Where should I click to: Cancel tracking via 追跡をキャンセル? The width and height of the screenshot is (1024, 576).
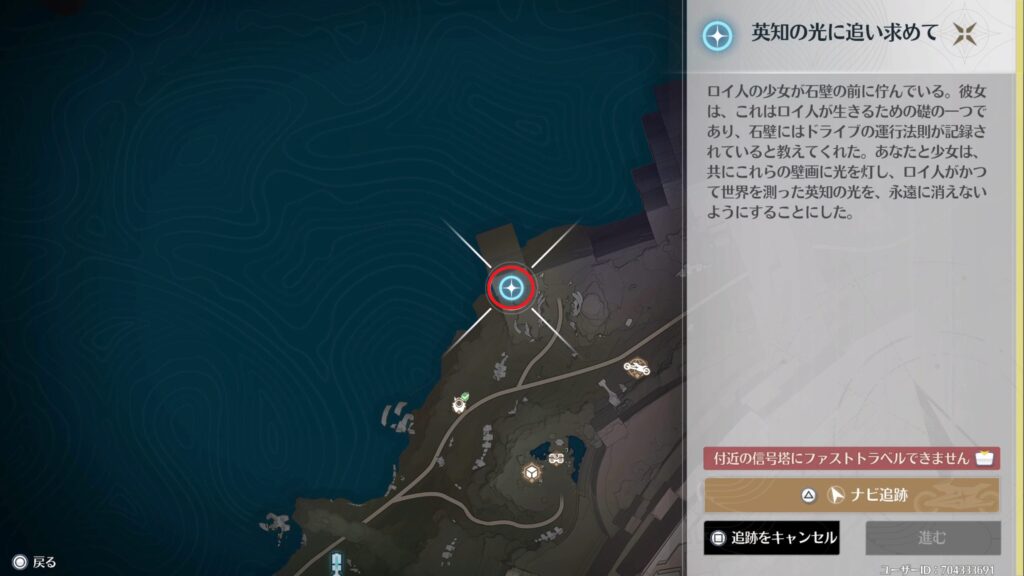point(771,538)
